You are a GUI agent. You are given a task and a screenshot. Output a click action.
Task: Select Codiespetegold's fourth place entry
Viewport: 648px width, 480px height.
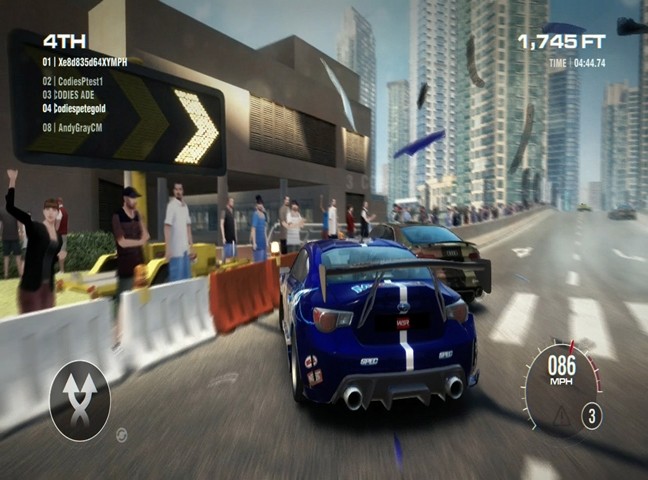(80, 107)
